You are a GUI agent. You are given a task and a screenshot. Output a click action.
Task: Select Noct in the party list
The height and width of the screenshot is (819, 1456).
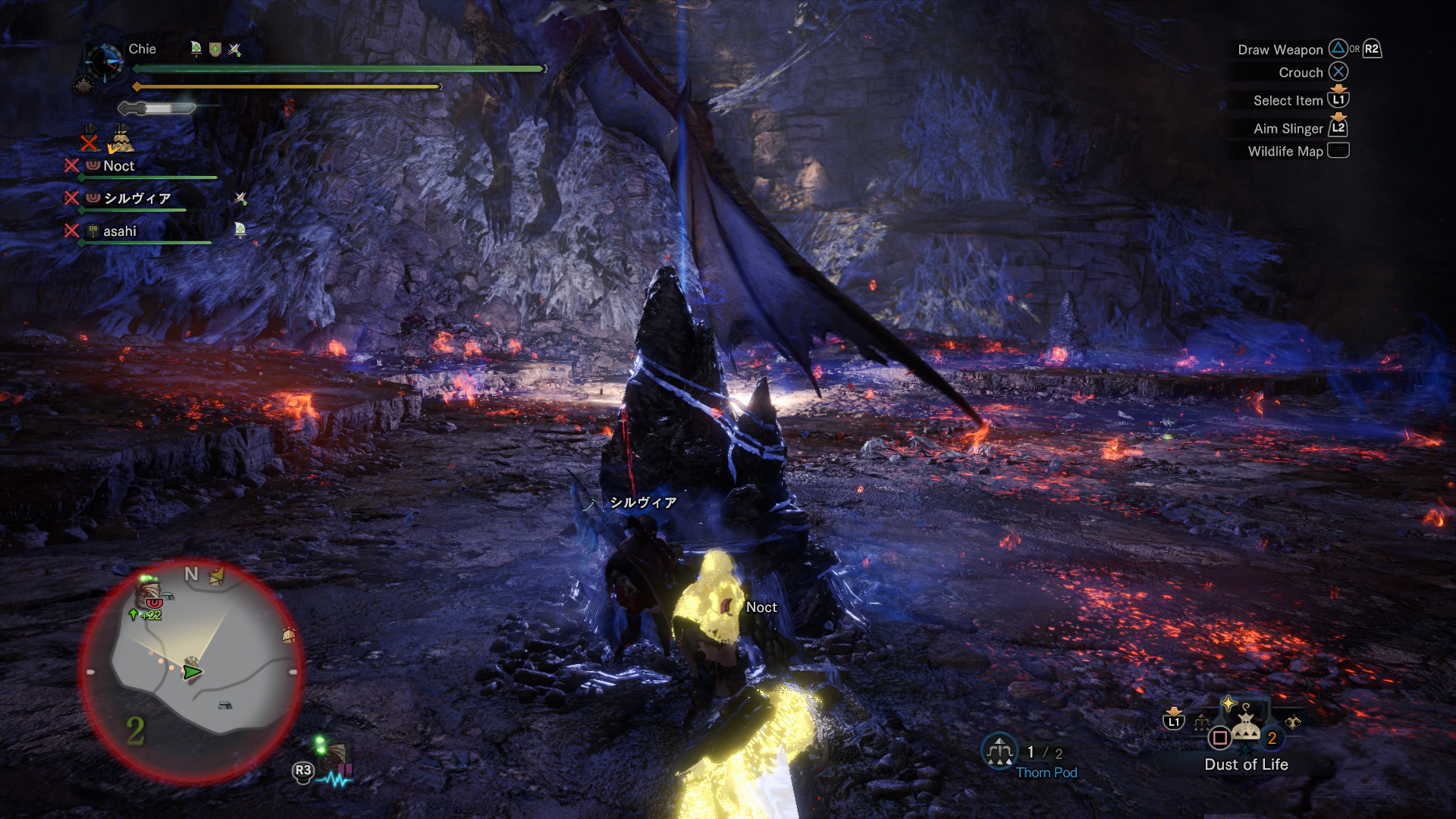coord(119,166)
